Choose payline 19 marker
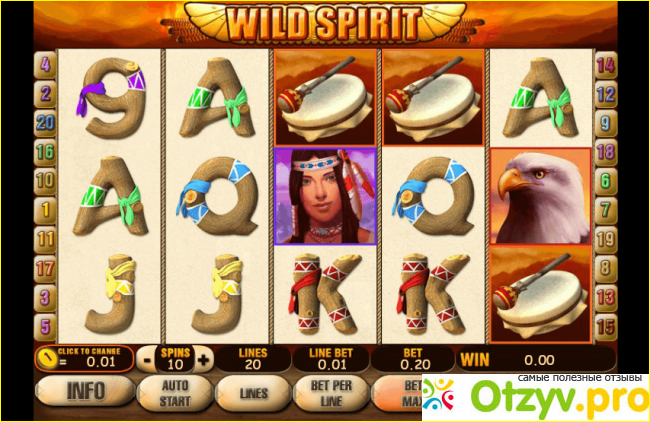 tap(604, 239)
